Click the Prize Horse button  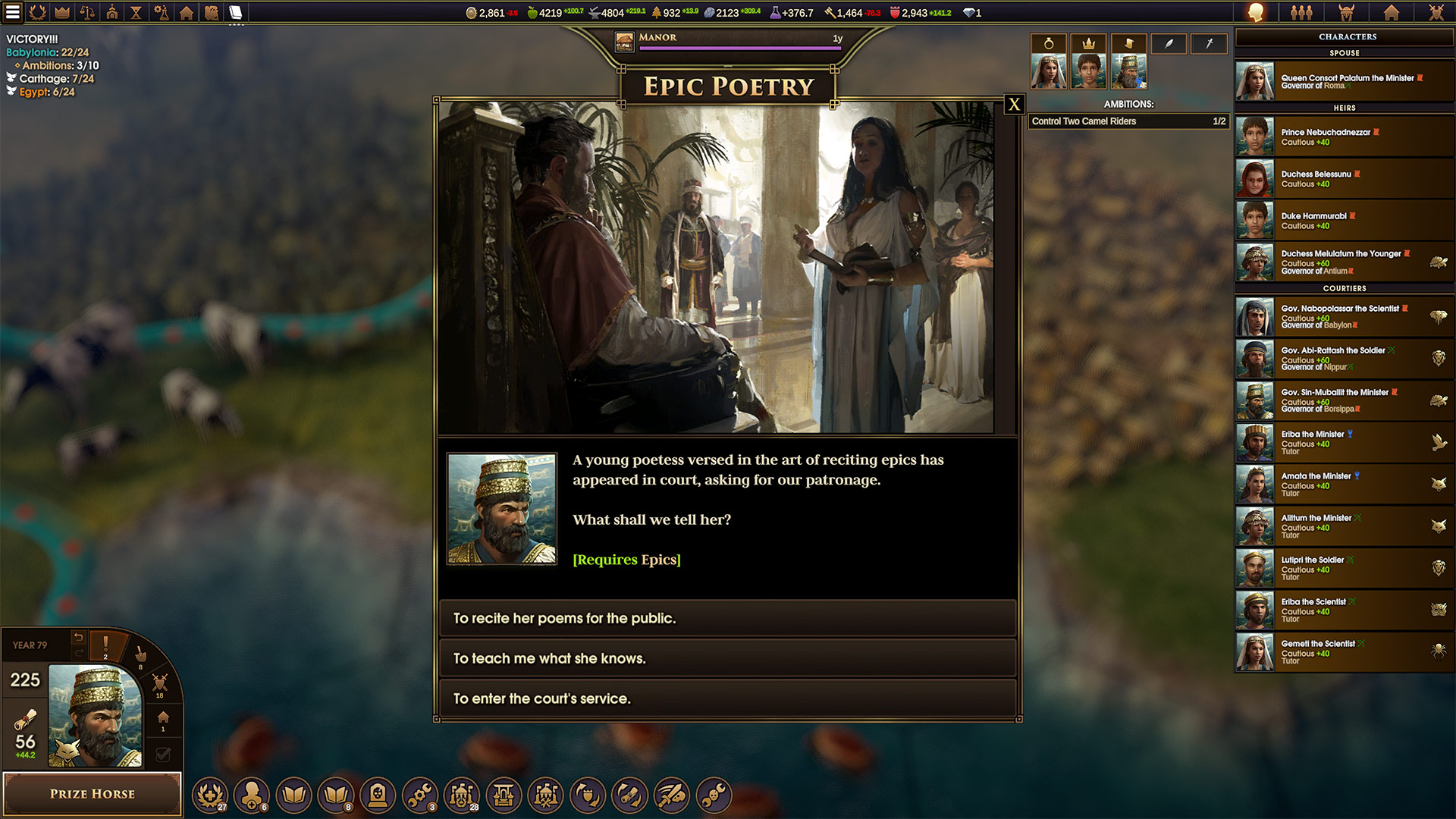coord(93,793)
